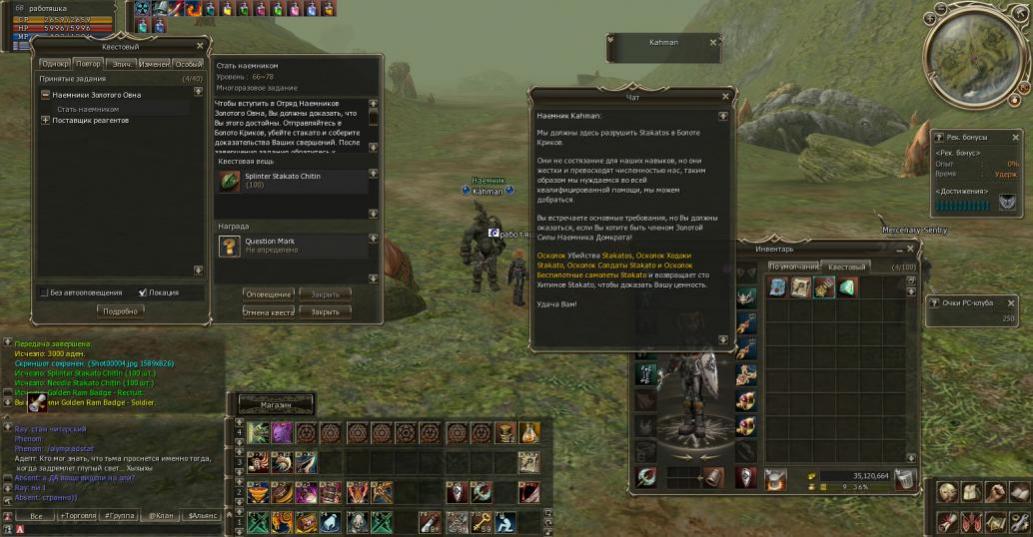This screenshot has width=1033, height=537.
Task: Select the +Торговля chat tab
Action: [77, 516]
